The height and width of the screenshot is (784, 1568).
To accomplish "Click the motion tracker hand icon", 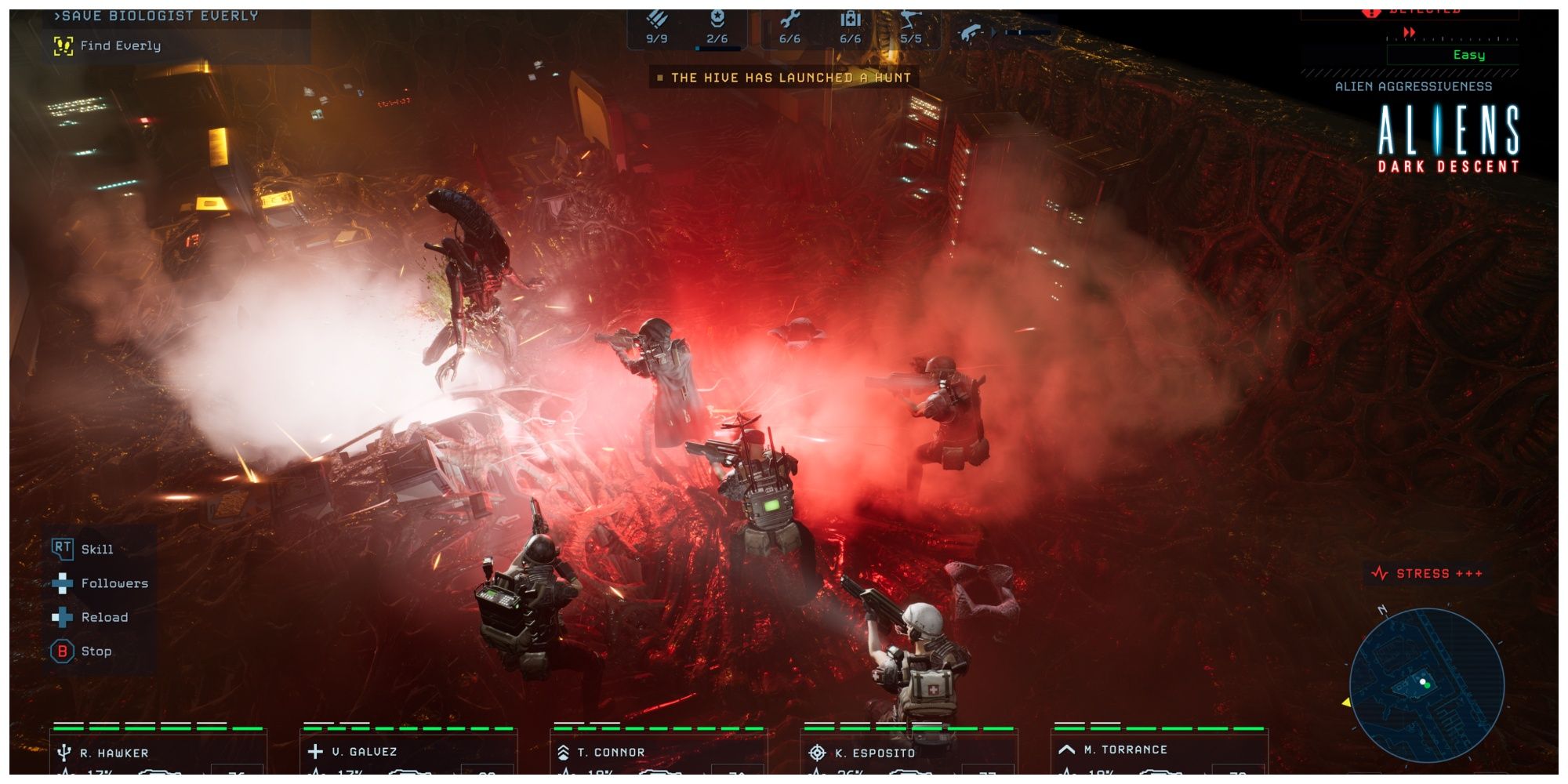I will [971, 29].
